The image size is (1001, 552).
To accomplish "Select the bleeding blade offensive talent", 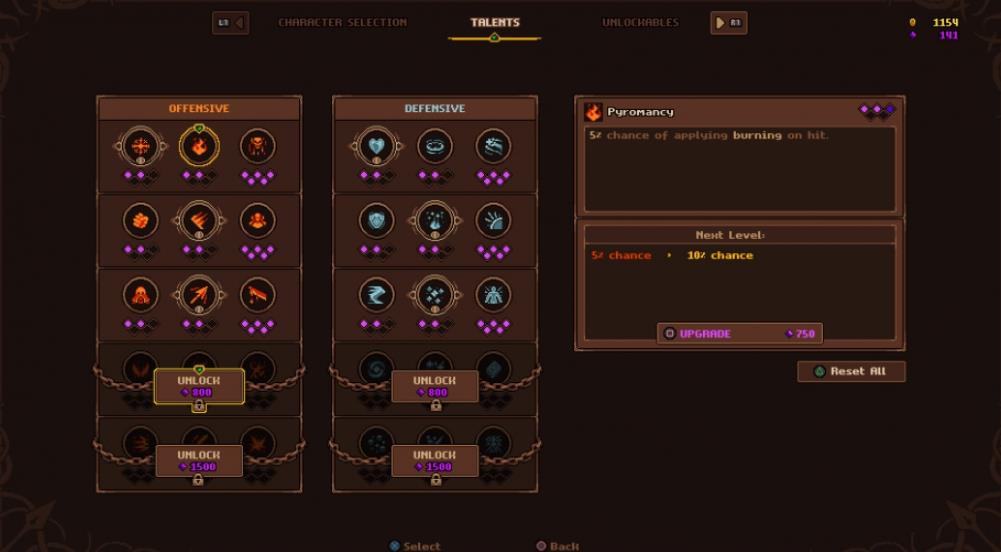I will click(257, 294).
